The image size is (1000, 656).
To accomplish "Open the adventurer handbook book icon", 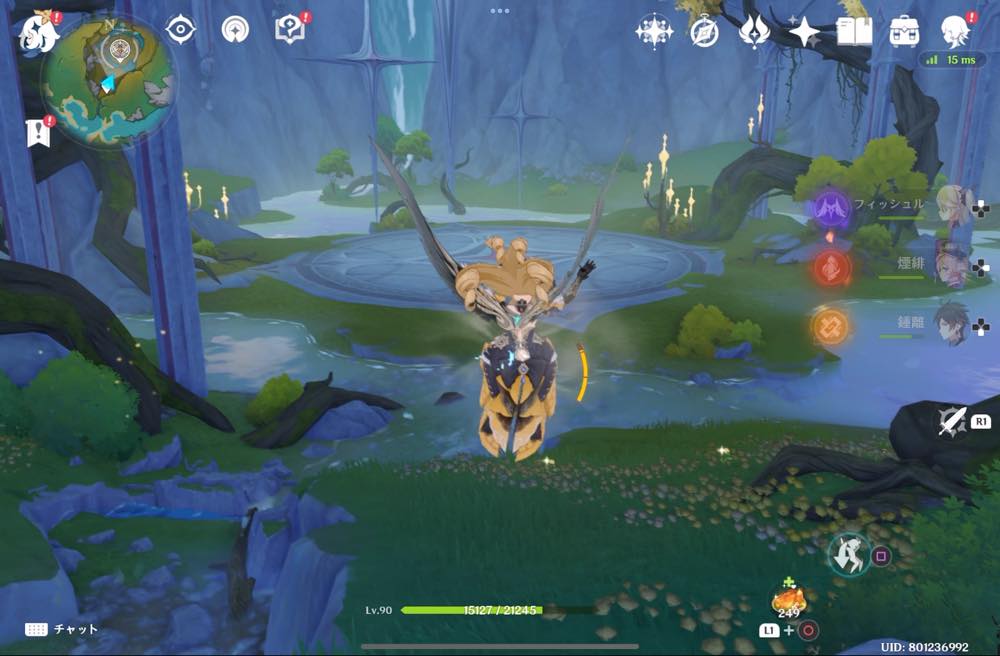I will pos(854,32).
